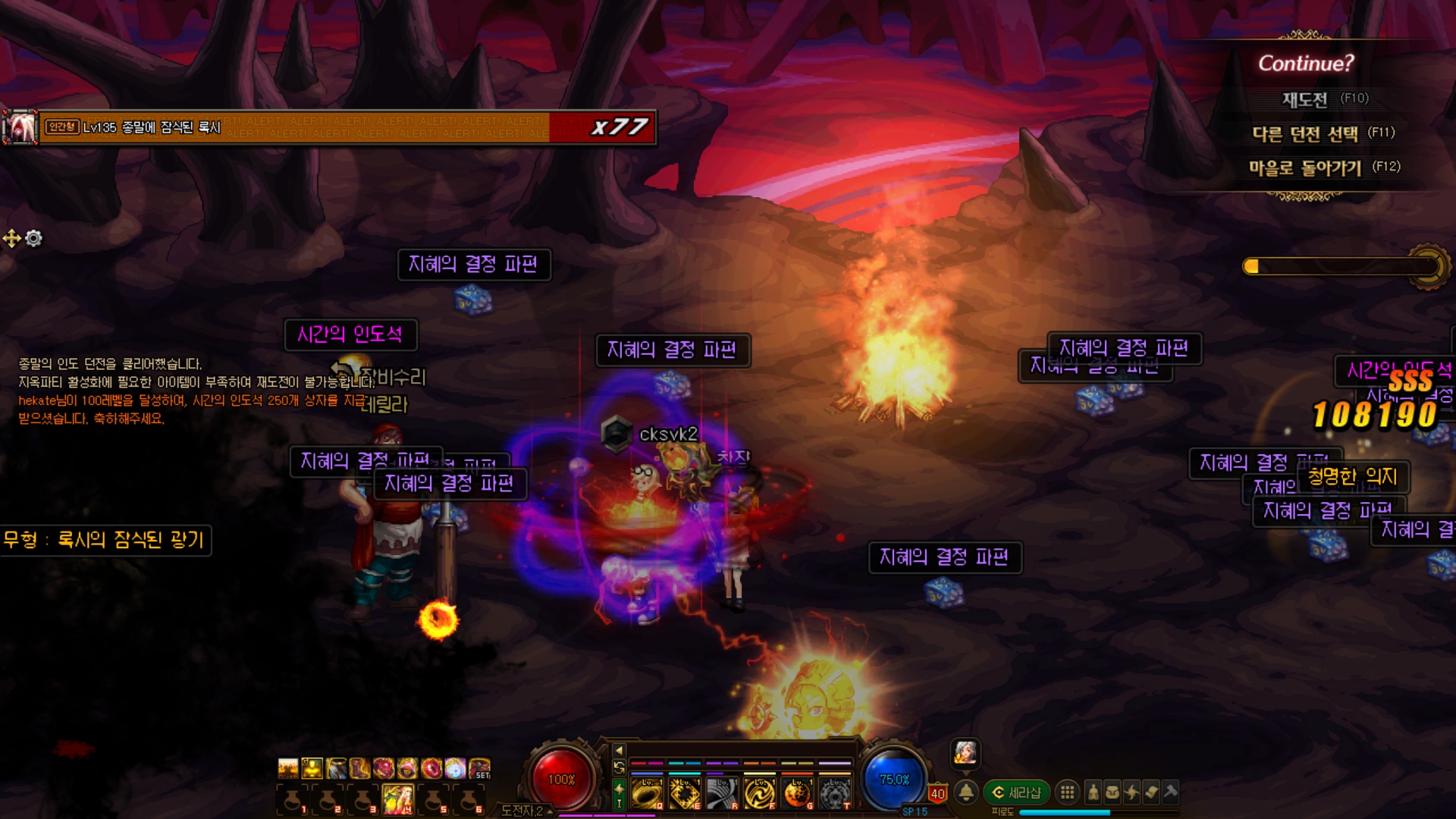Open the grid main menu button
Viewport: 1456px width, 819px height.
click(1067, 792)
